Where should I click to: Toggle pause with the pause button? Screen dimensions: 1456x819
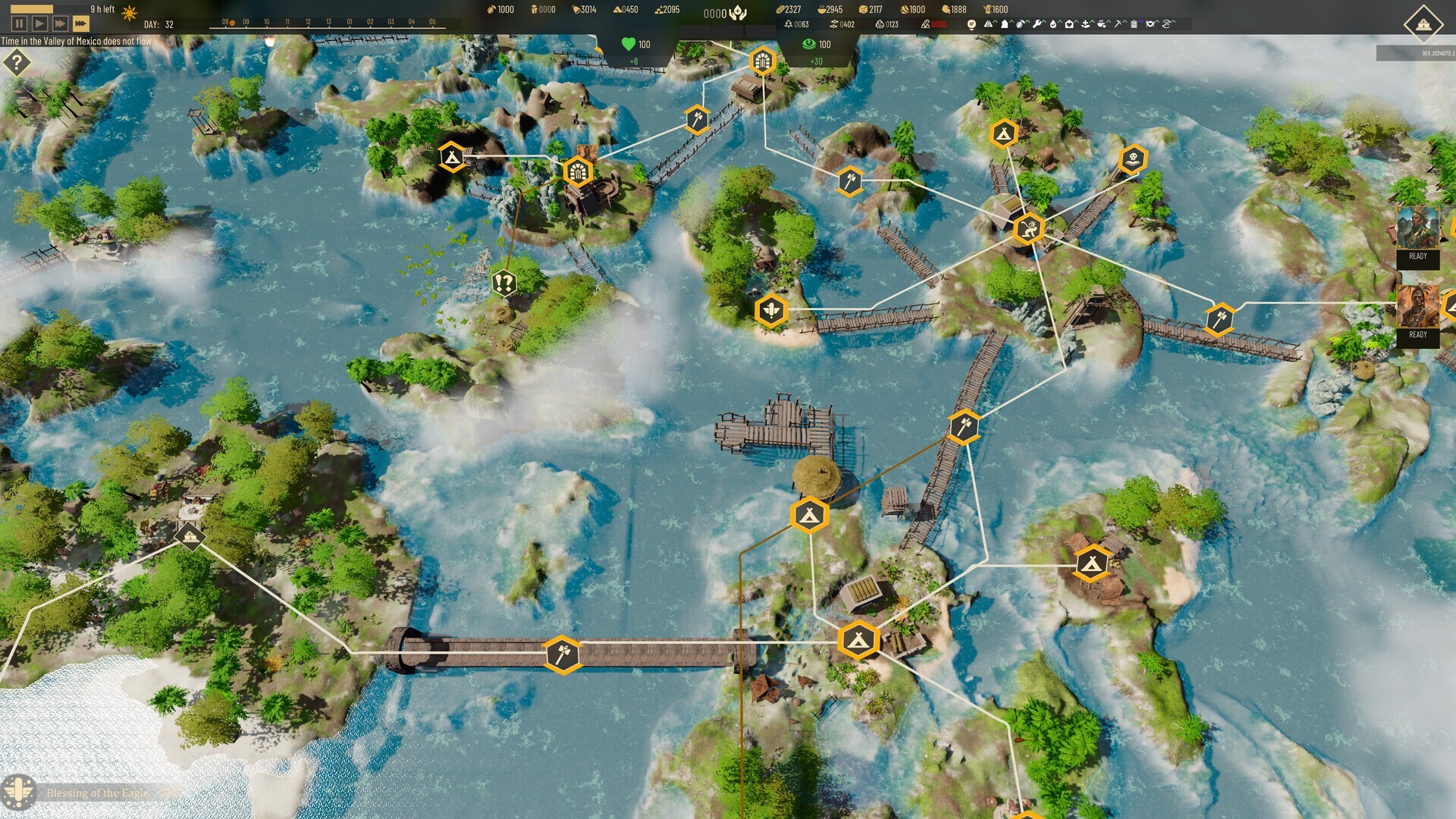coord(18,22)
